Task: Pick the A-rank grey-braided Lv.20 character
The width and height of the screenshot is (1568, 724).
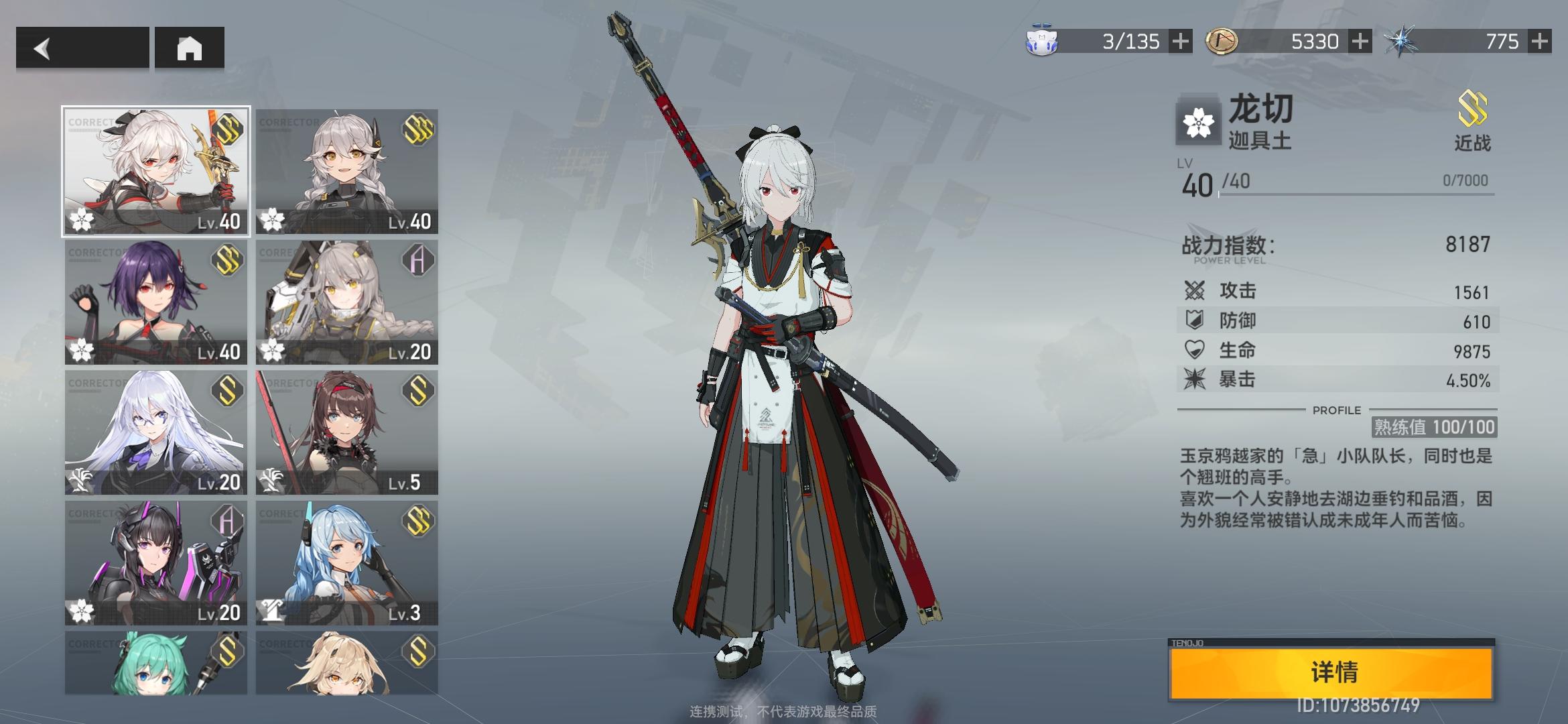Action: coord(346,302)
